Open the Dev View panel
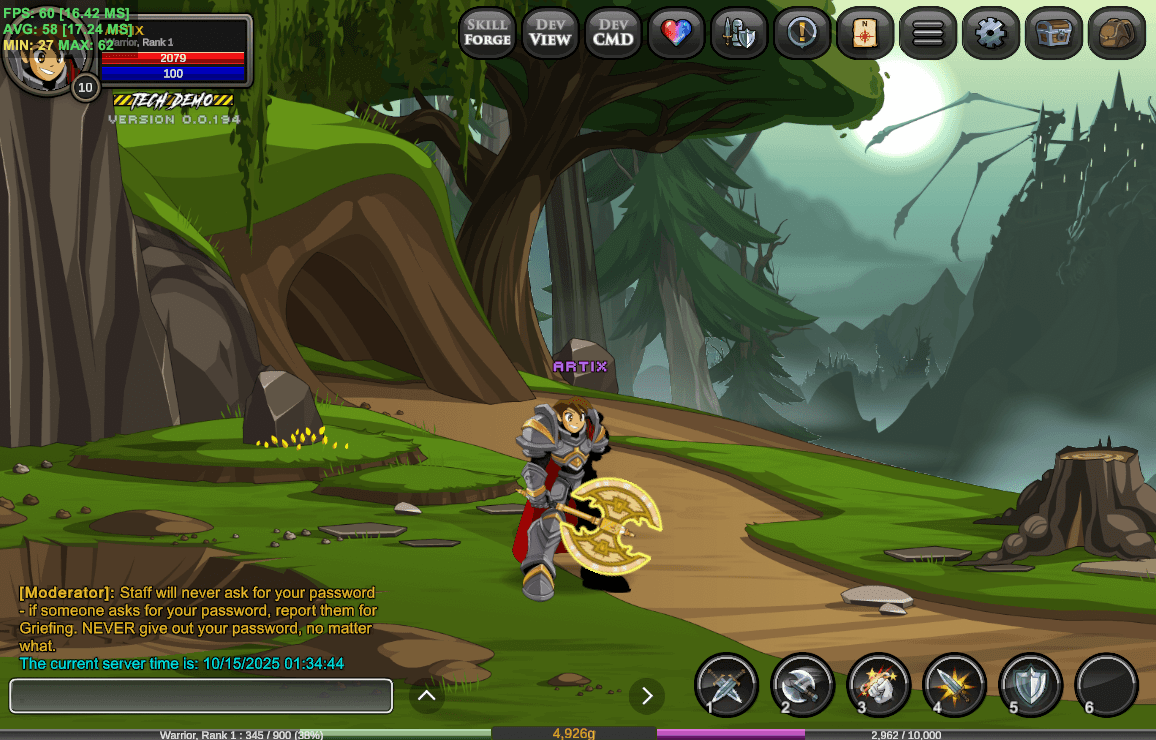The height and width of the screenshot is (740, 1156). 550,33
